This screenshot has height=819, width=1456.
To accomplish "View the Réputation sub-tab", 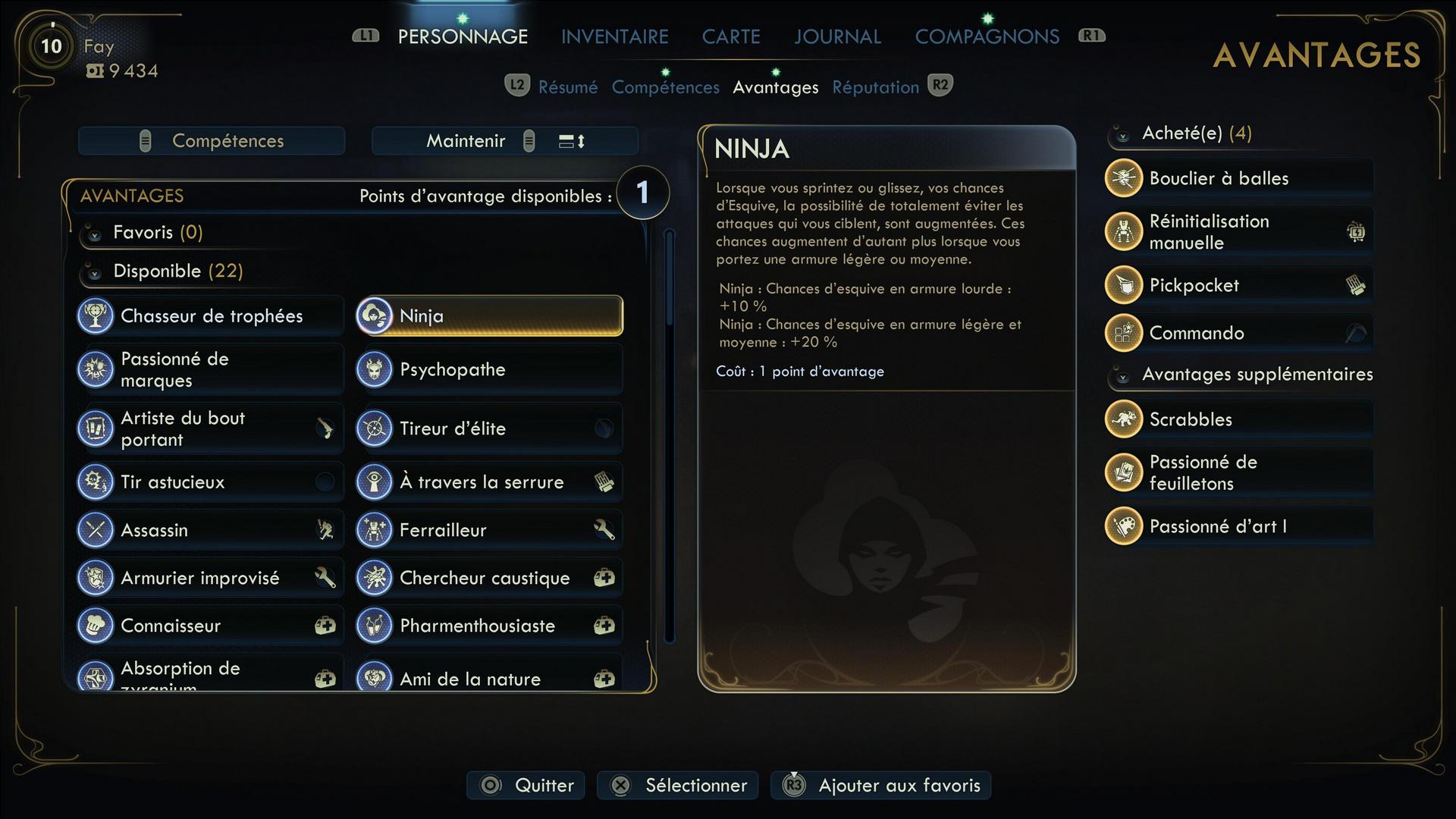I will [x=875, y=87].
